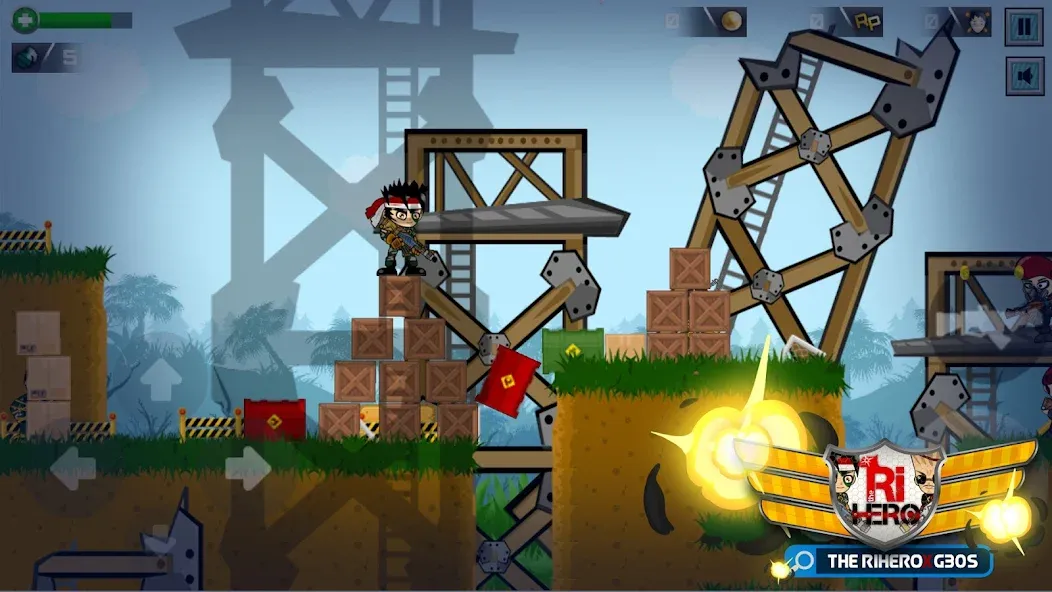The image size is (1052, 592).
Task: Tap the move-left arrow control
Action: (x=73, y=468)
